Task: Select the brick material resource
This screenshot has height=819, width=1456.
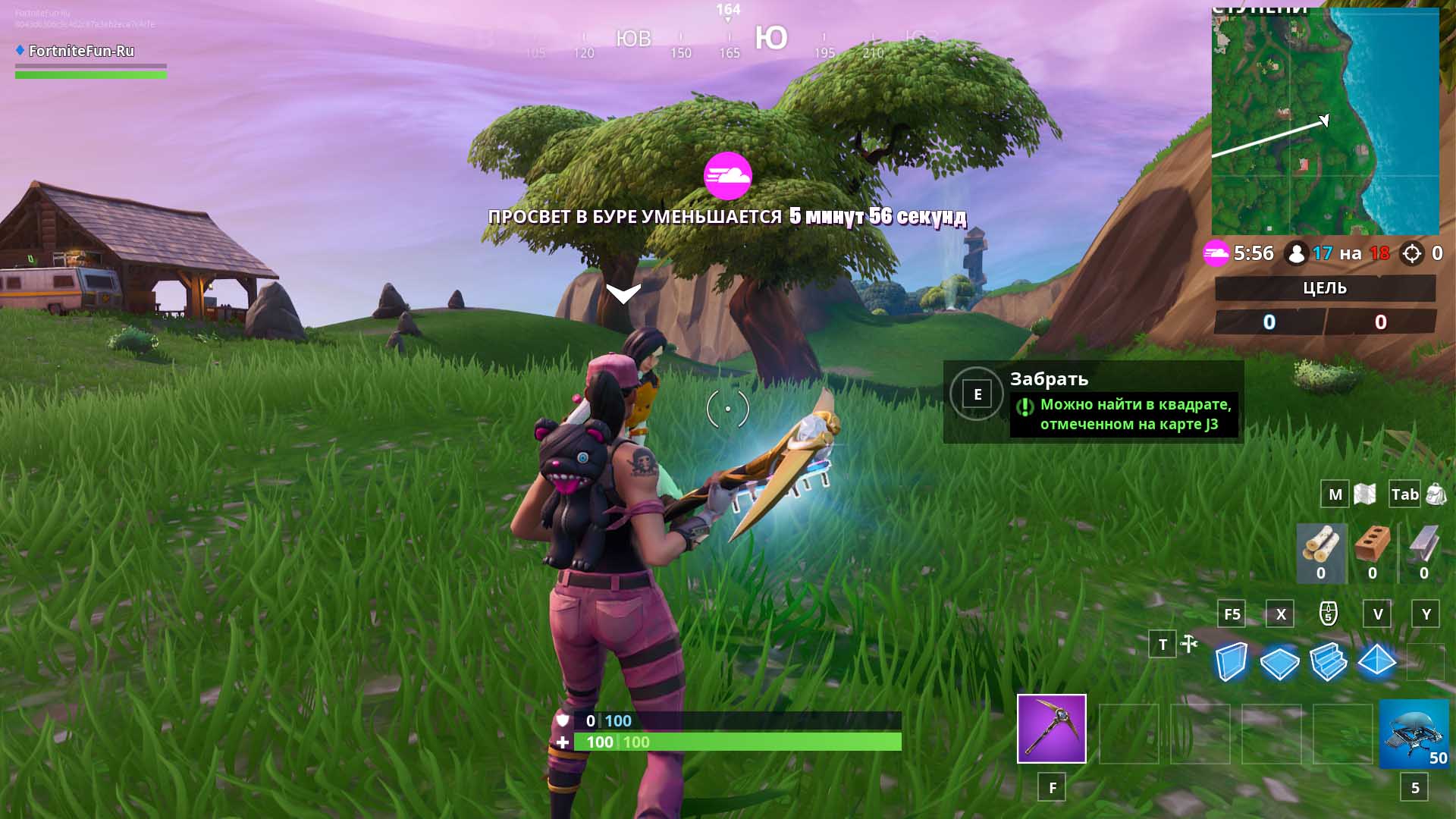Action: tap(1372, 553)
